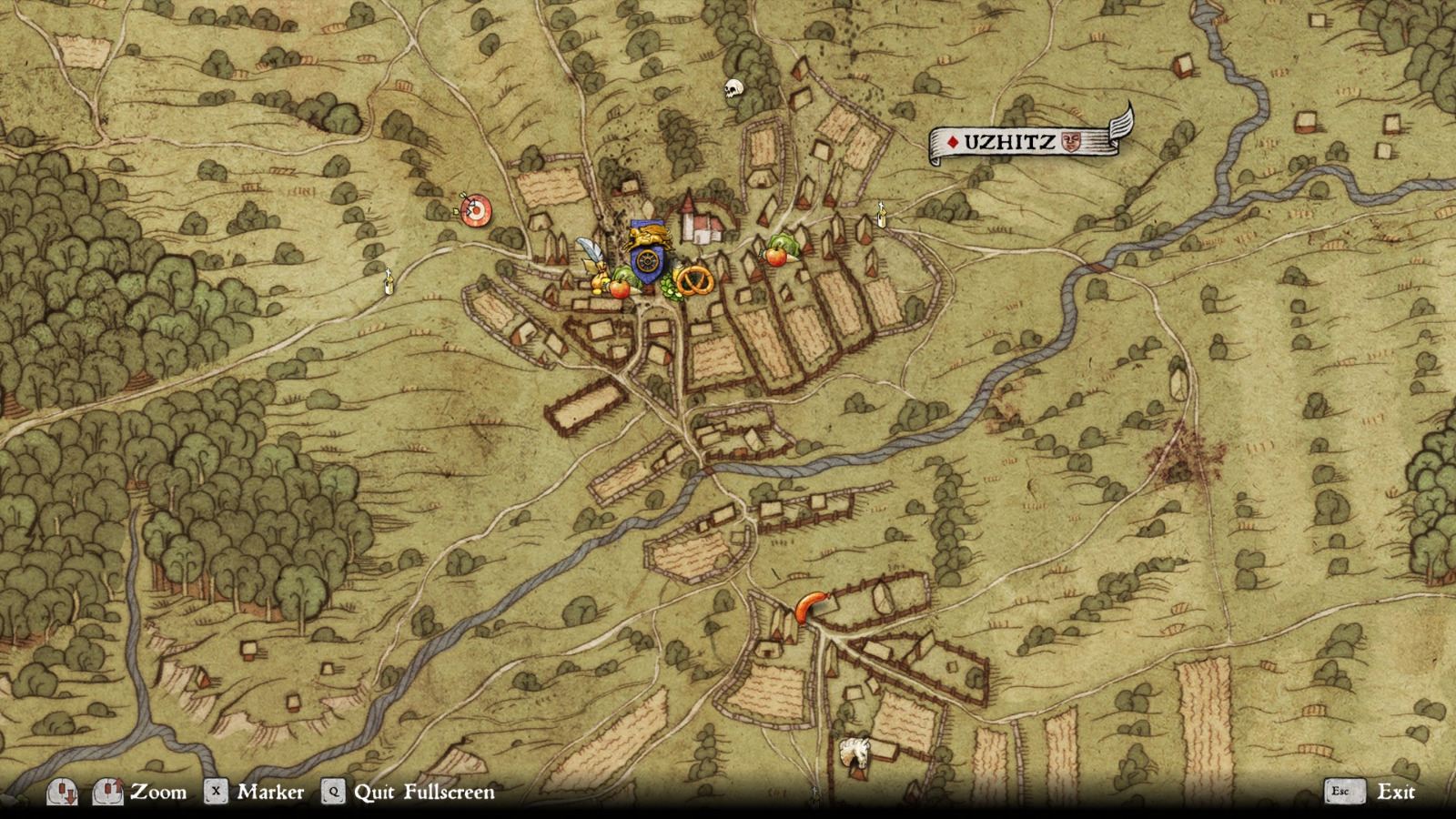The height and width of the screenshot is (819, 1456).
Task: Click the small crest on the Uzhitz banner
Action: point(1072,141)
